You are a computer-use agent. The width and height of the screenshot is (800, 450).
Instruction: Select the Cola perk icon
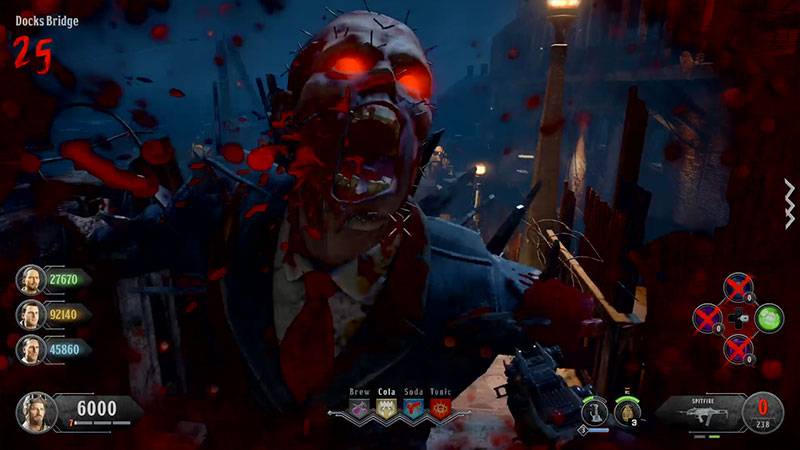(386, 408)
